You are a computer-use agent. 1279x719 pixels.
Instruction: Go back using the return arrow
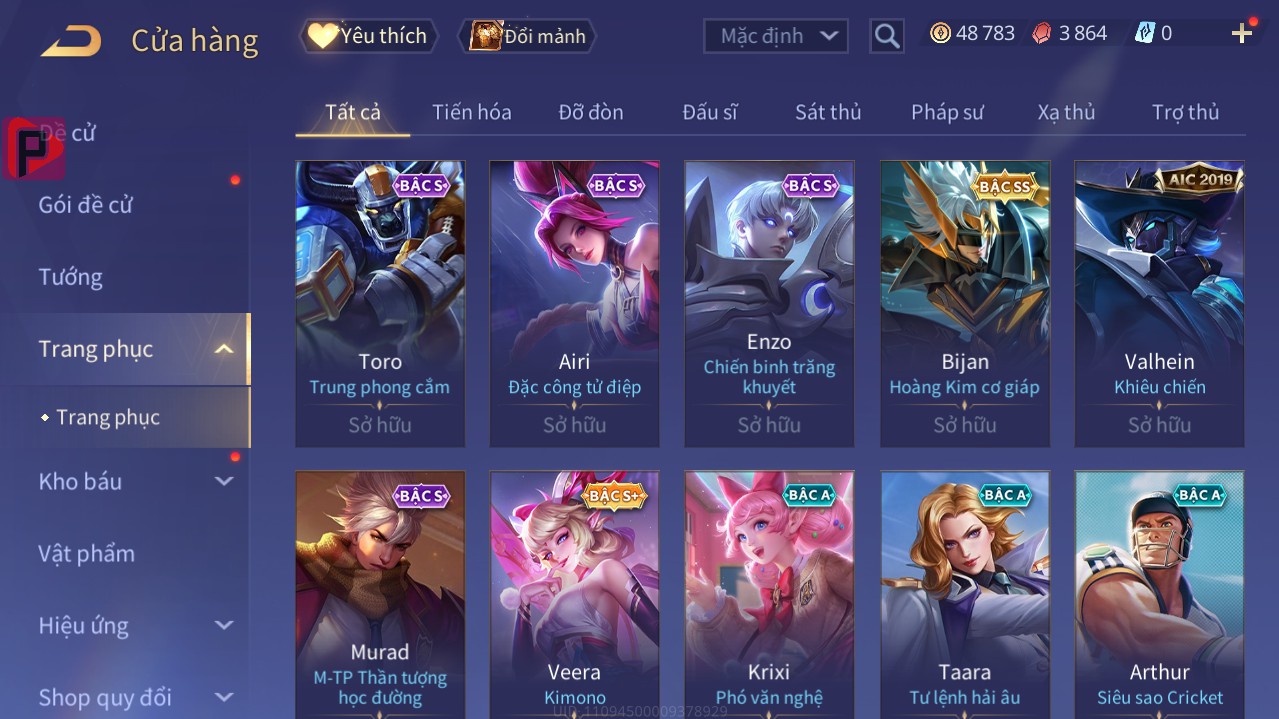71,41
